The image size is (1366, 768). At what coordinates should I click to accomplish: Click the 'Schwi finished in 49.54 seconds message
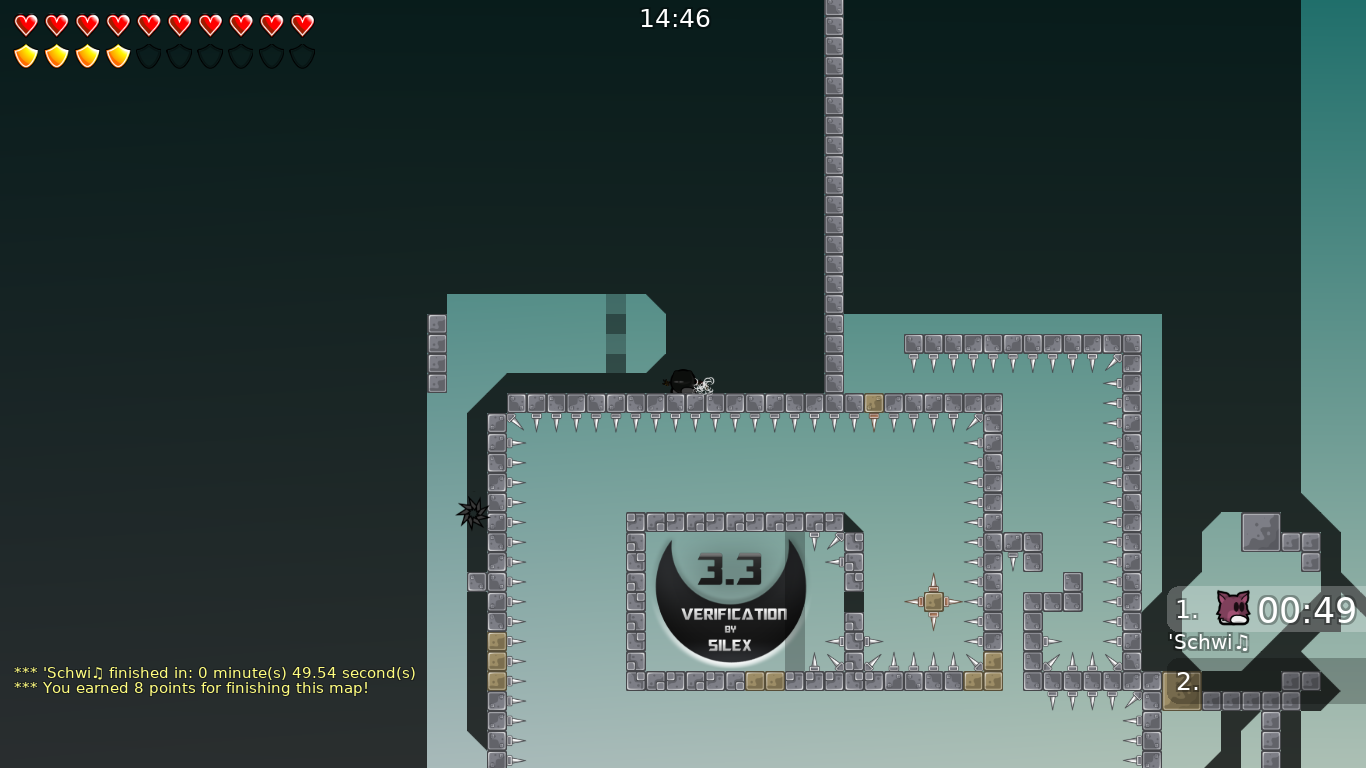pos(214,673)
